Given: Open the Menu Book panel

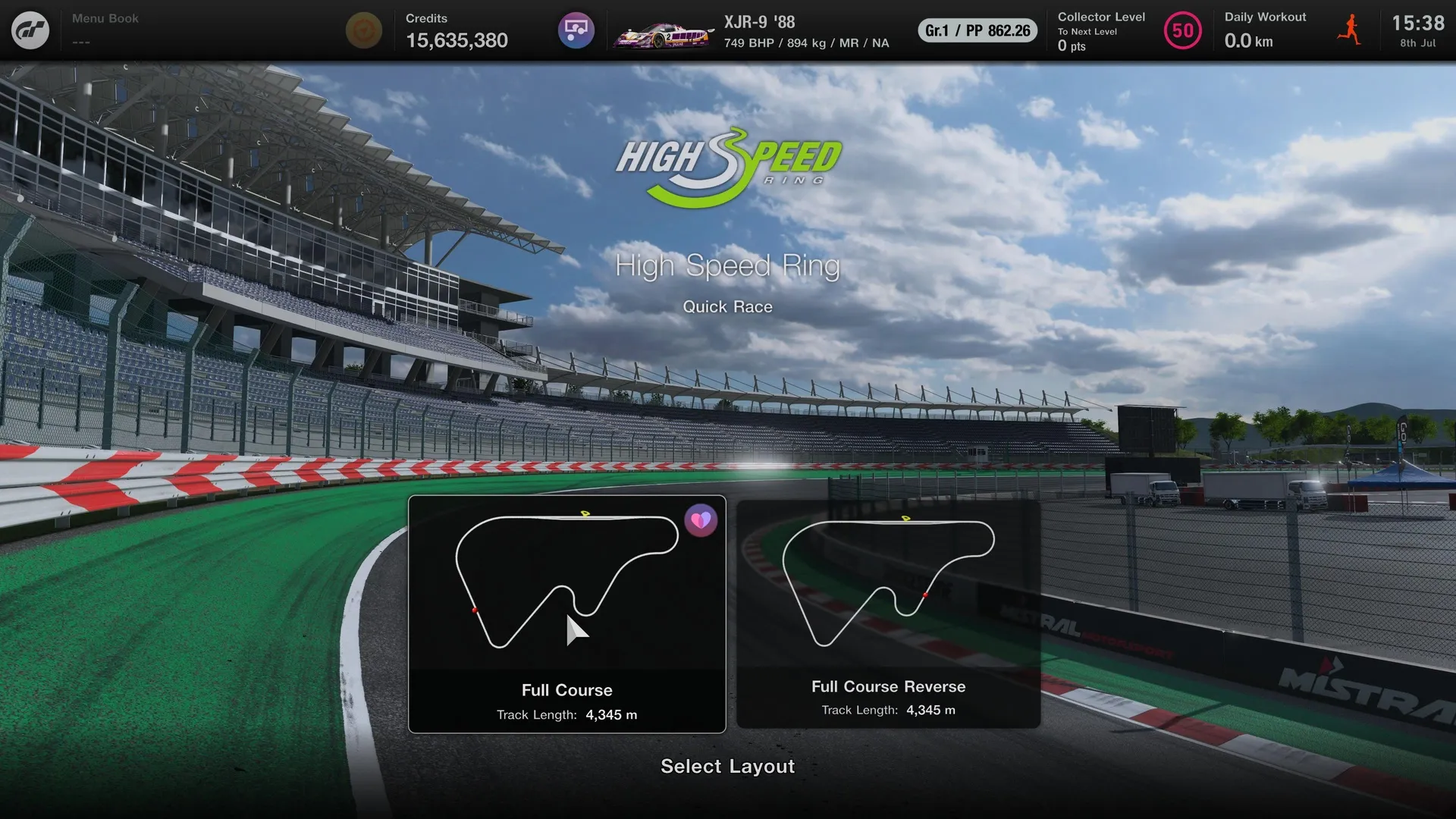Looking at the screenshot, I should tap(105, 29).
